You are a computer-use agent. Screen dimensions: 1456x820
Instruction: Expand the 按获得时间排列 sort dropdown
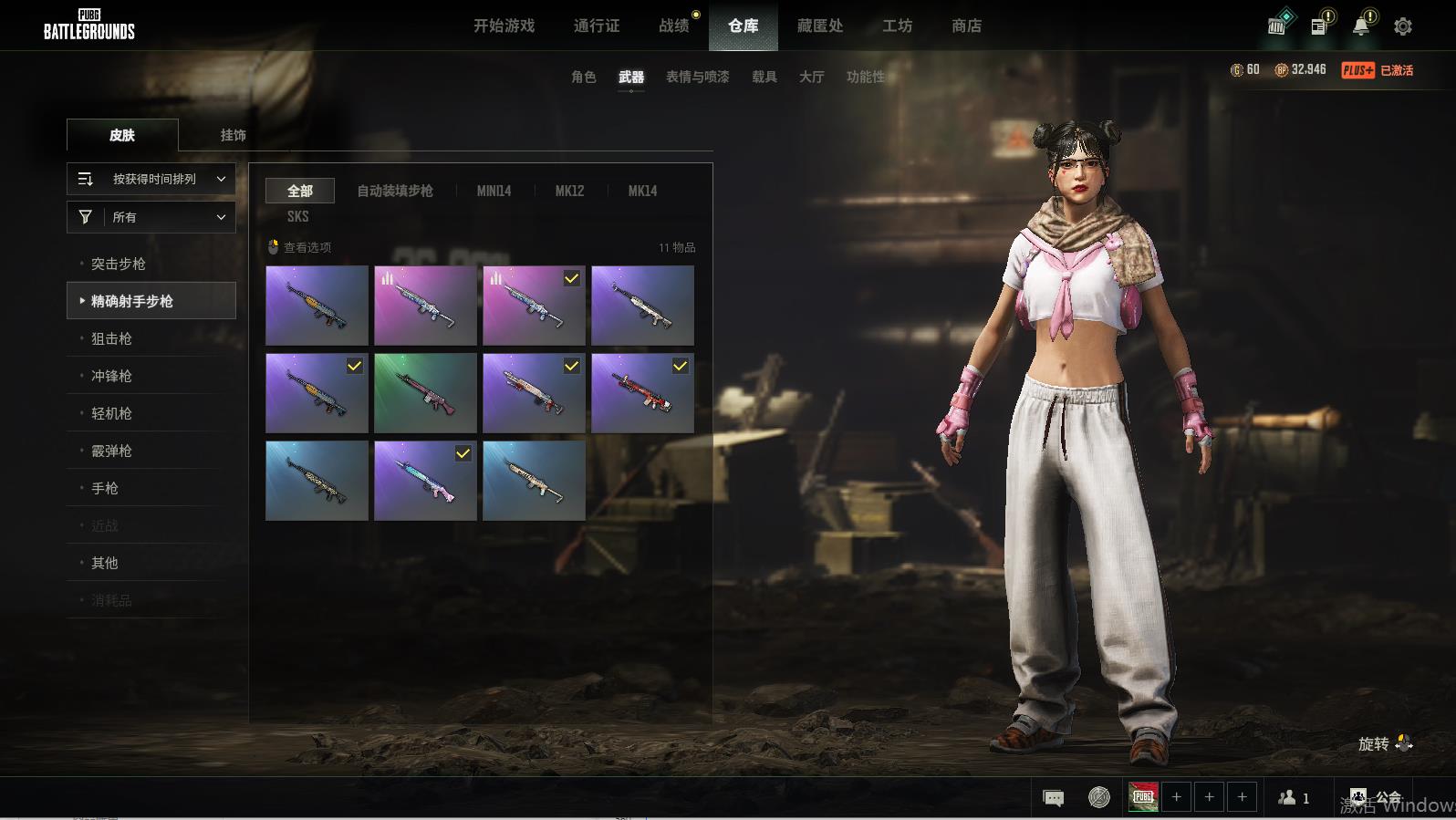(x=151, y=179)
